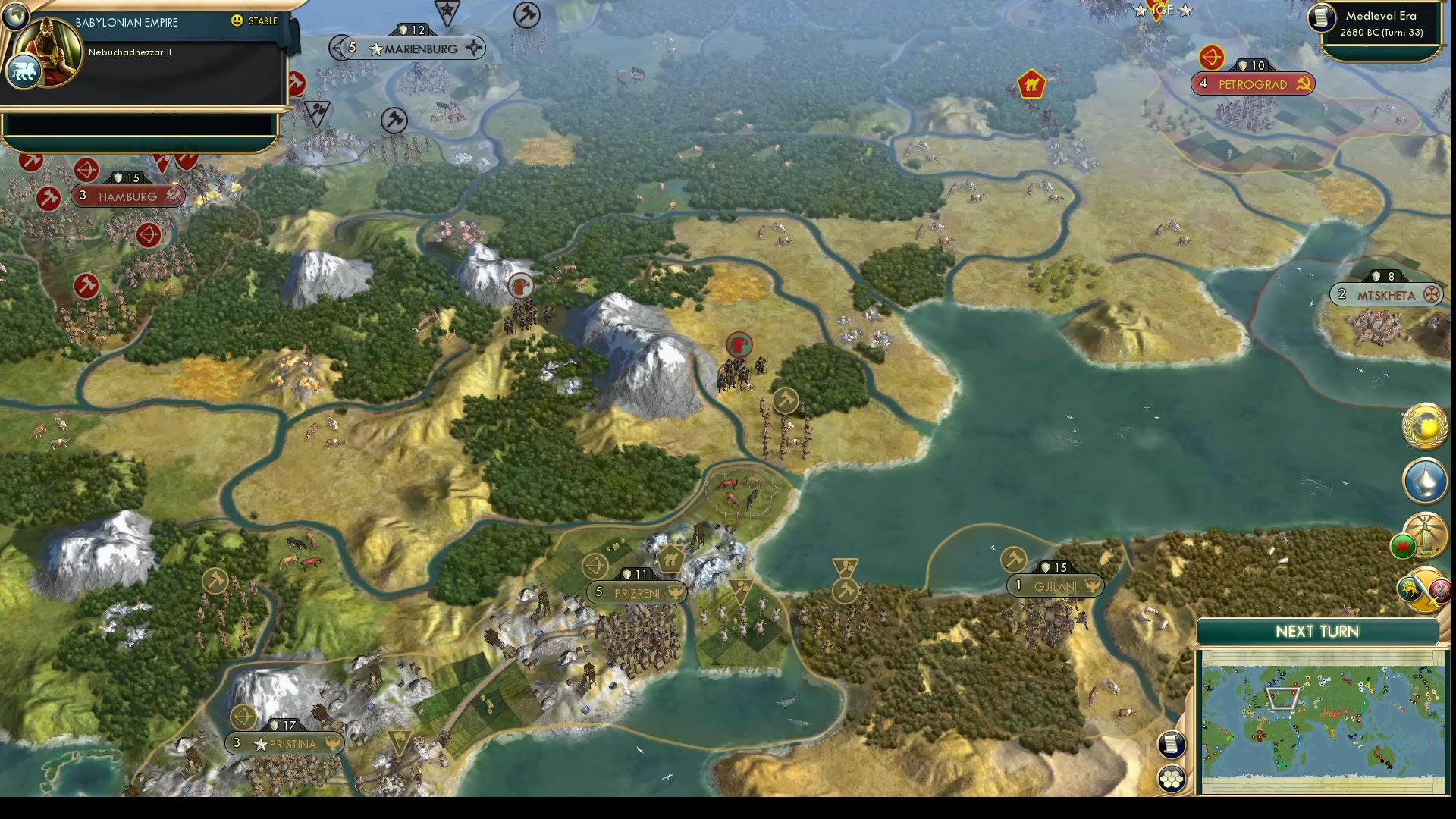The image size is (1456, 819).
Task: Open the Social Policies drop notification icon
Action: [x=1424, y=481]
